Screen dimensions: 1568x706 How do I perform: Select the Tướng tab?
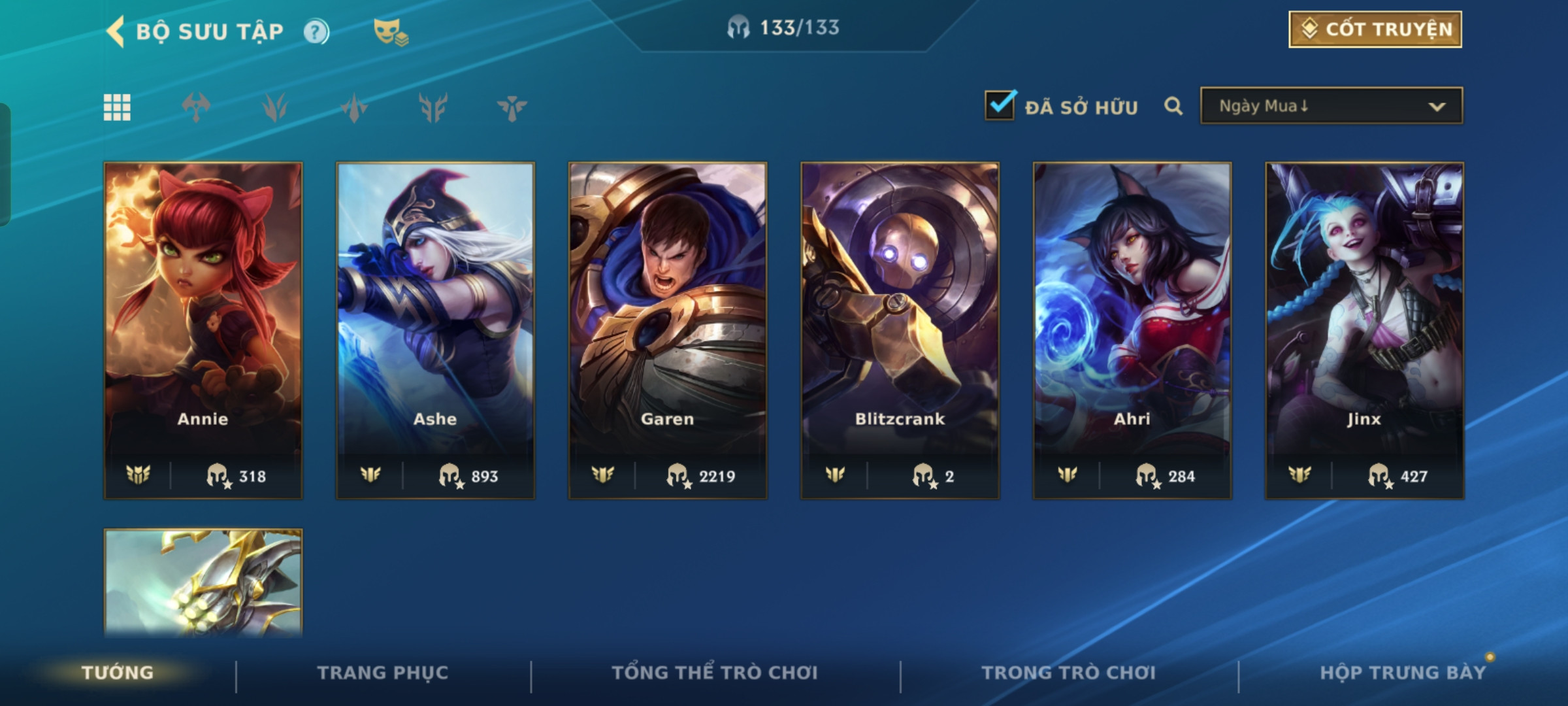[x=118, y=673]
